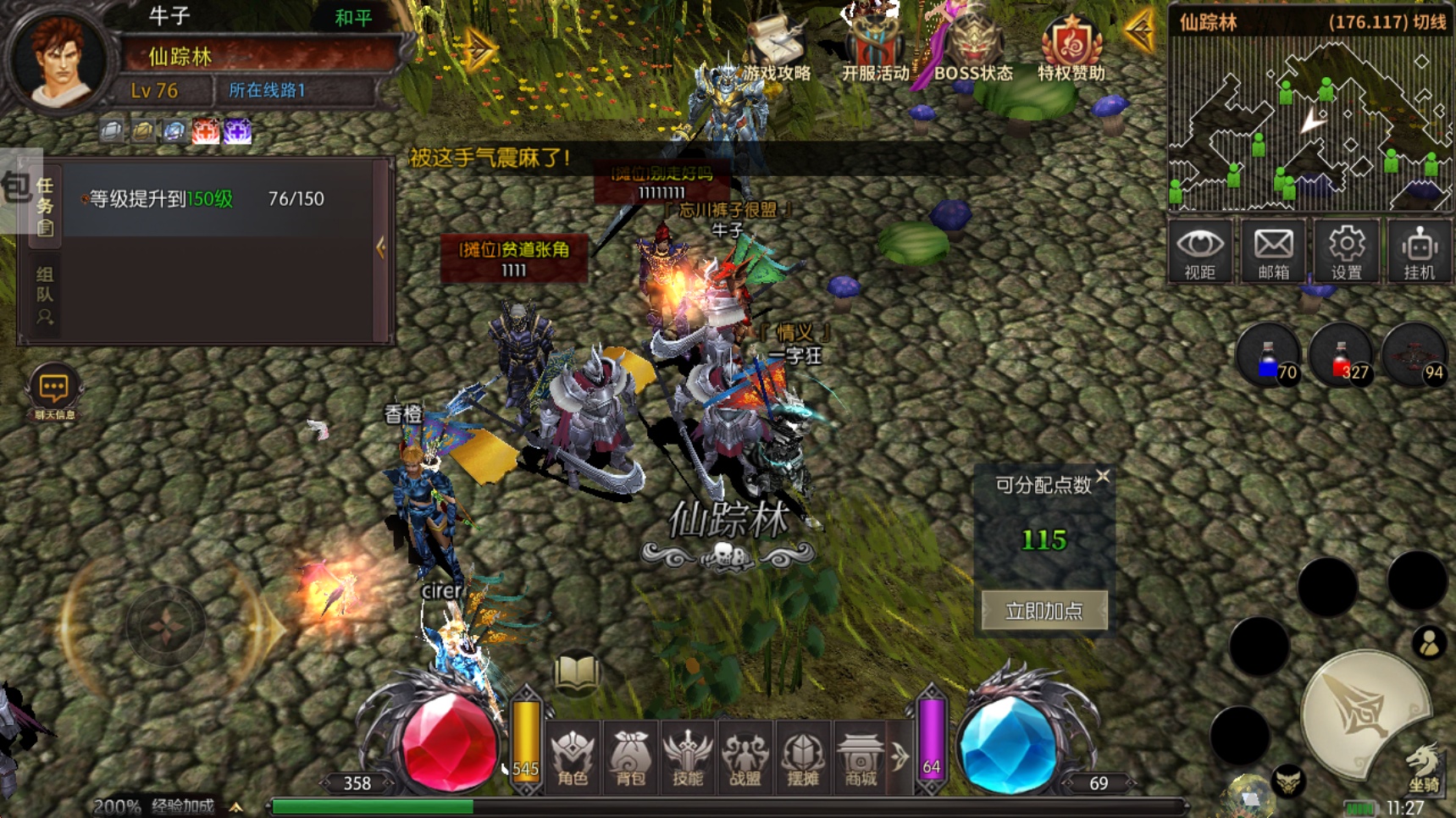Click the 仙踪林 minimap
1456x818 pixels.
(x=1310, y=124)
